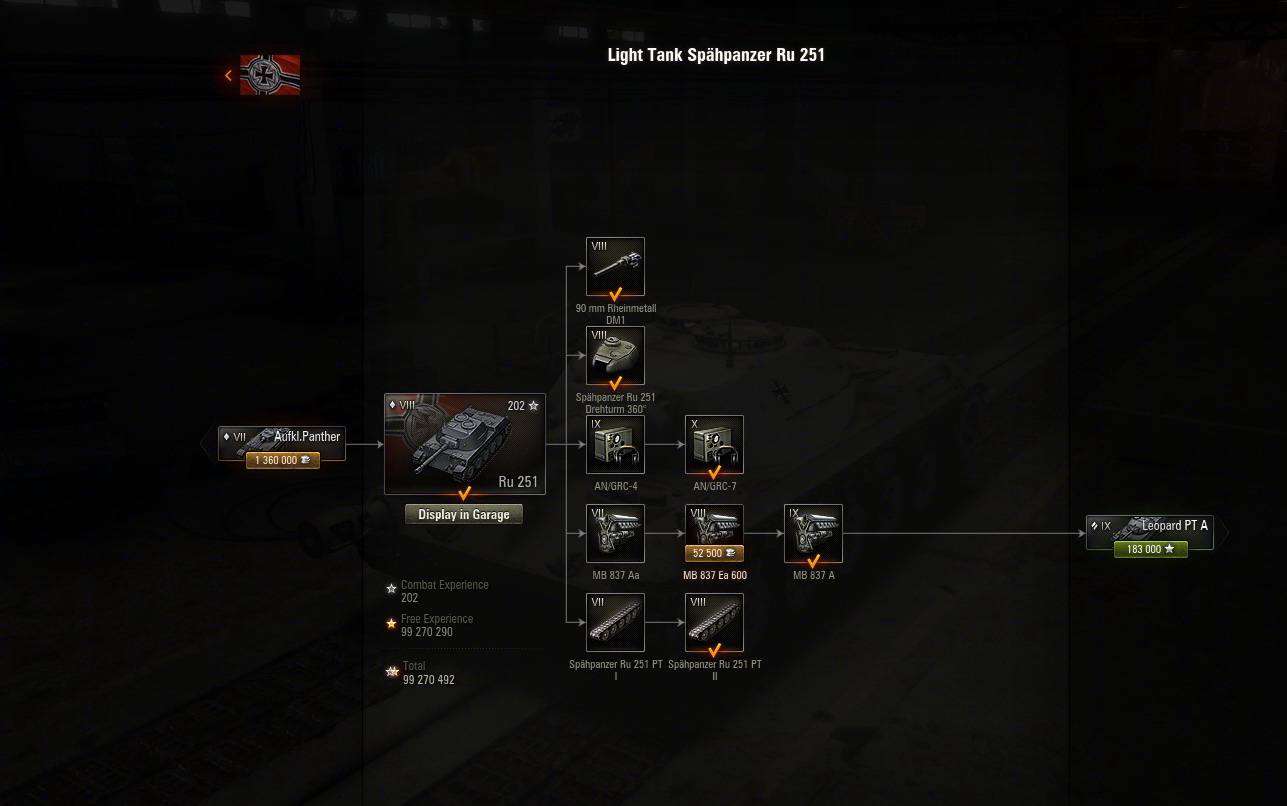Display the Ru 251 in Garage

point(464,515)
